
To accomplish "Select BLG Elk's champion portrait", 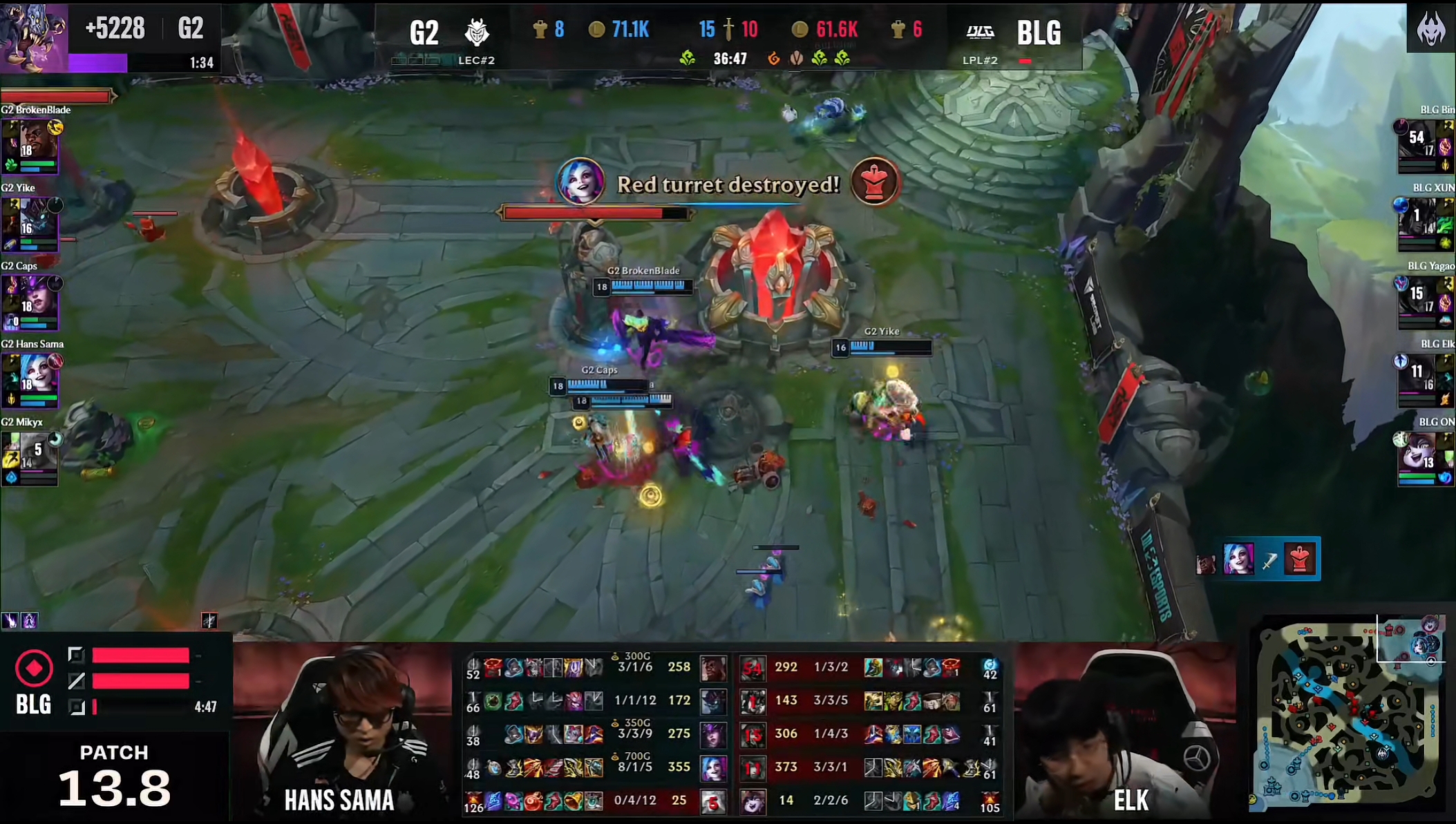I will [1419, 375].
